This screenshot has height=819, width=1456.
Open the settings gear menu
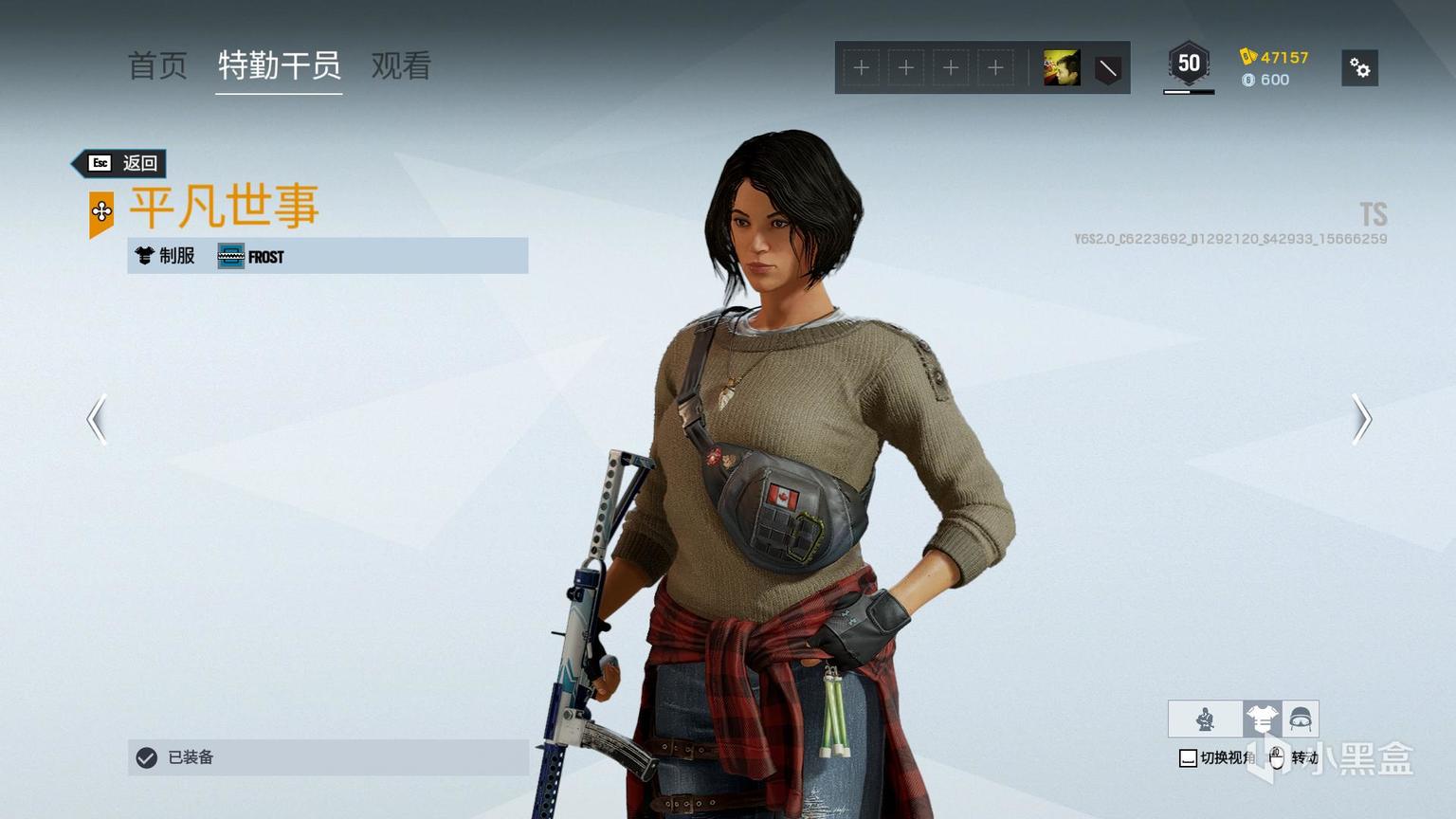[1359, 68]
